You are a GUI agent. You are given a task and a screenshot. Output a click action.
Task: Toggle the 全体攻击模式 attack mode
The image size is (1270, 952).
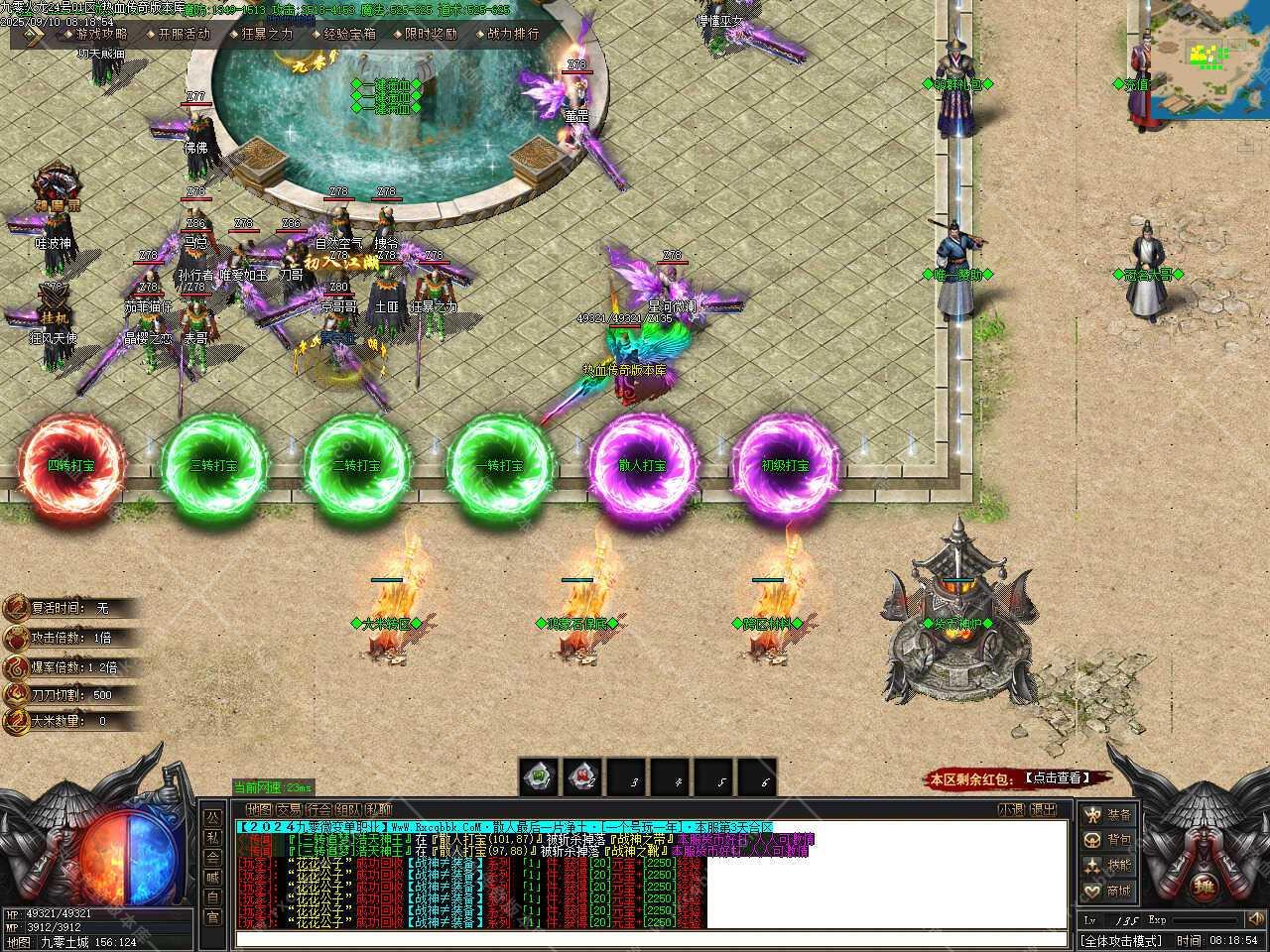(x=1121, y=940)
